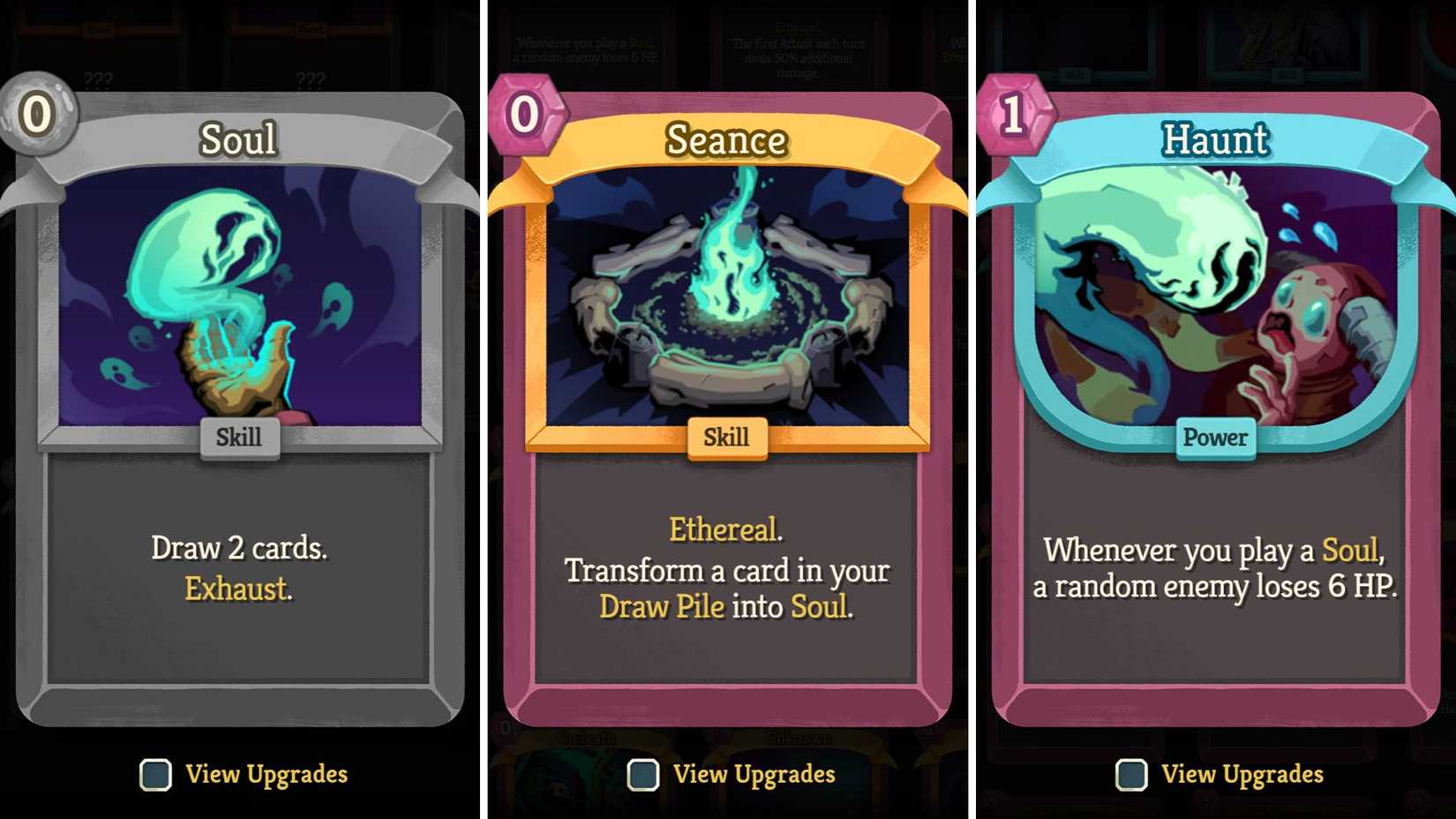Click the pink cost gem on Seance card
The width and height of the screenshot is (1456, 819).
[x=524, y=113]
